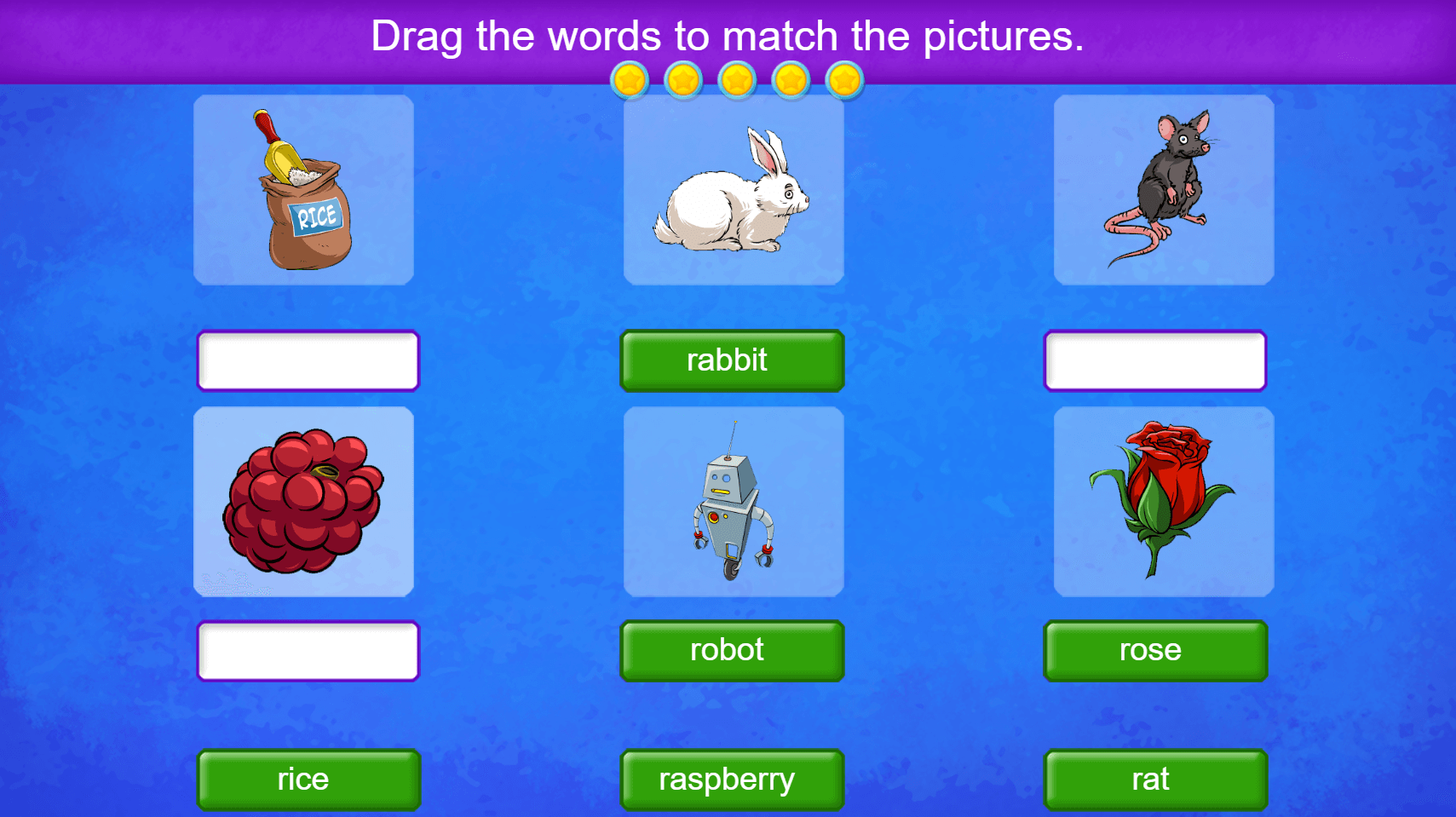The height and width of the screenshot is (817, 1456).
Task: Click the empty answer box under the rat
Action: pos(1154,360)
